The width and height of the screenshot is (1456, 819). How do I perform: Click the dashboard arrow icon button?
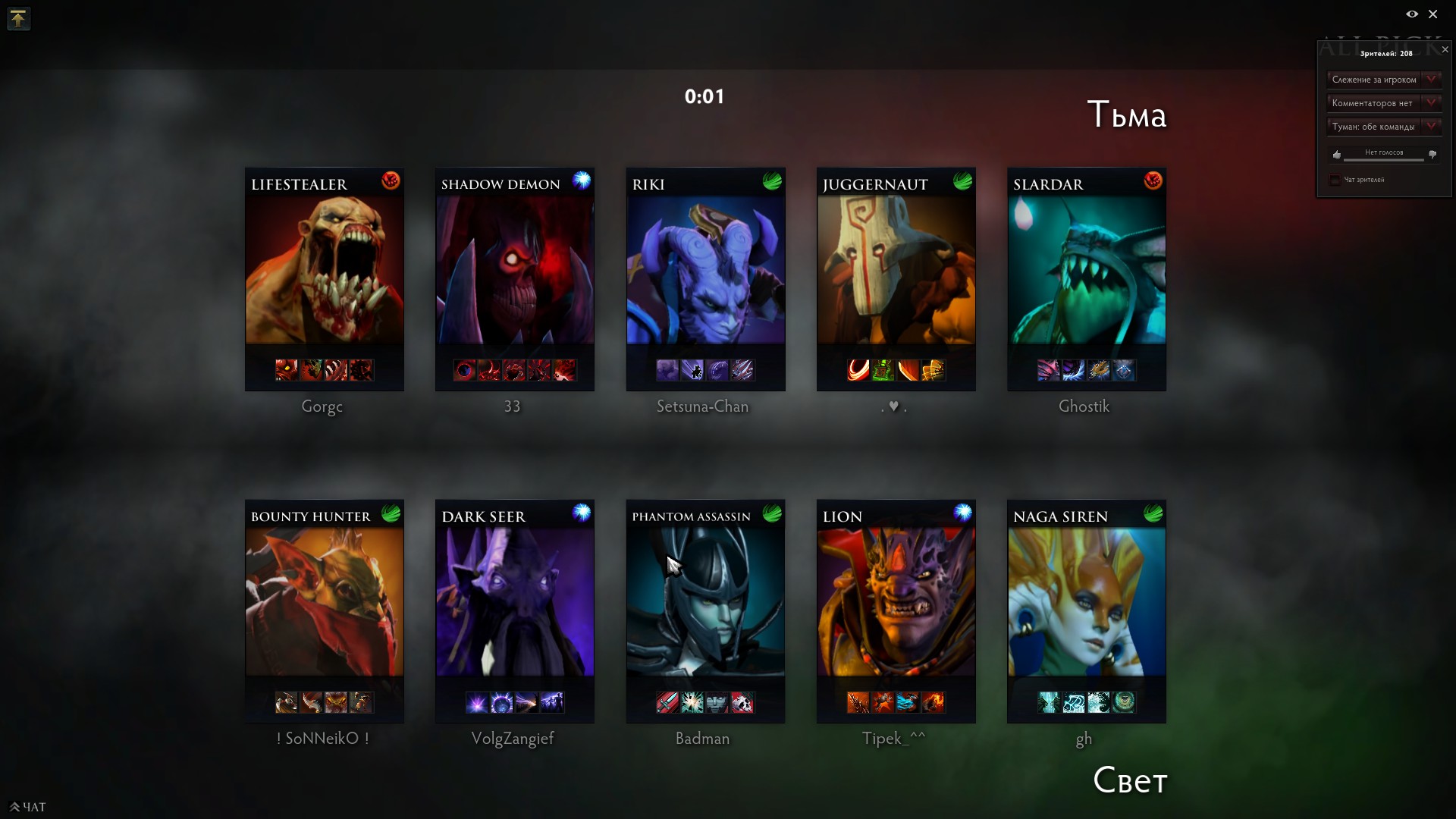tap(18, 18)
